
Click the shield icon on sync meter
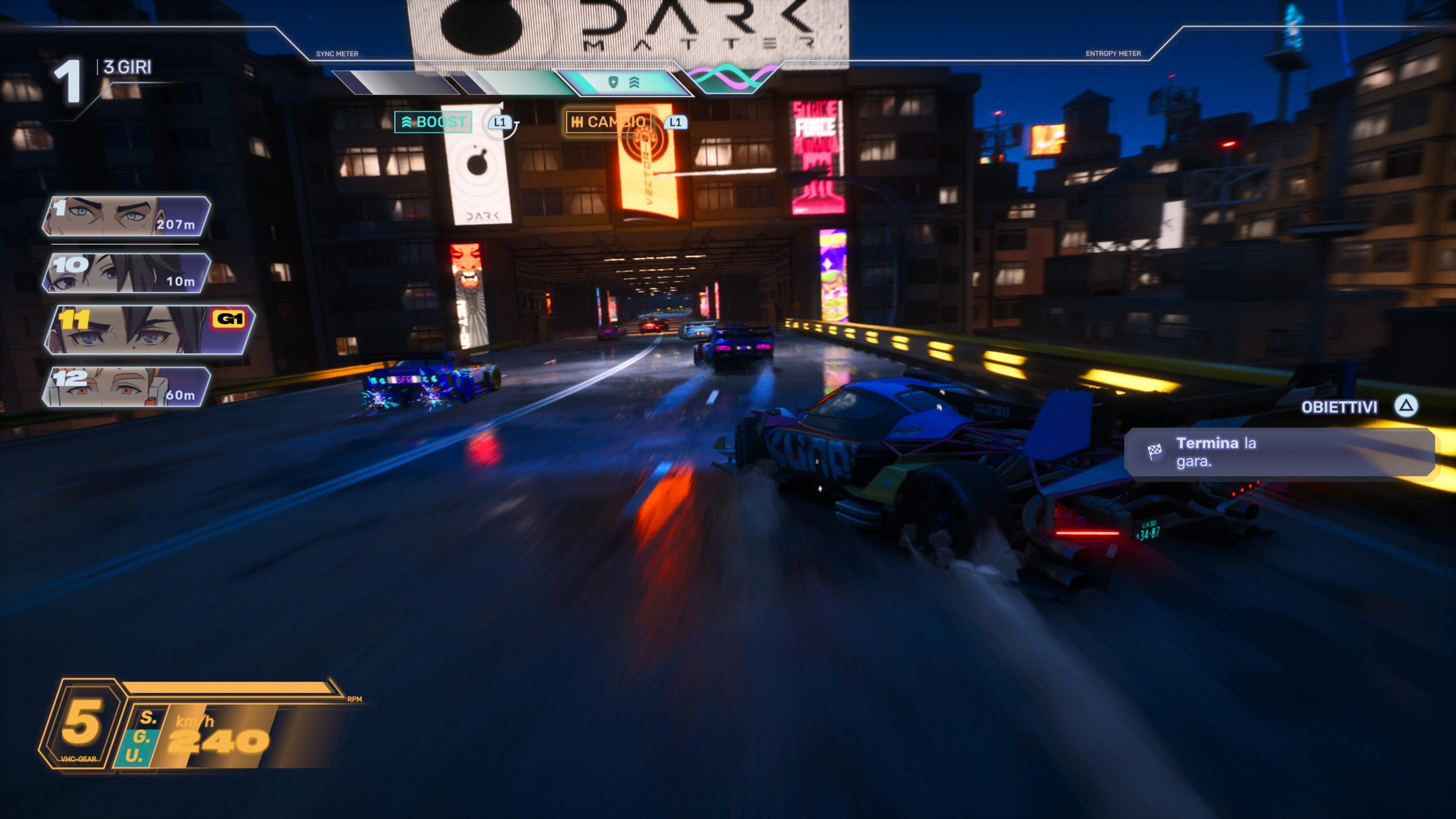[613, 83]
